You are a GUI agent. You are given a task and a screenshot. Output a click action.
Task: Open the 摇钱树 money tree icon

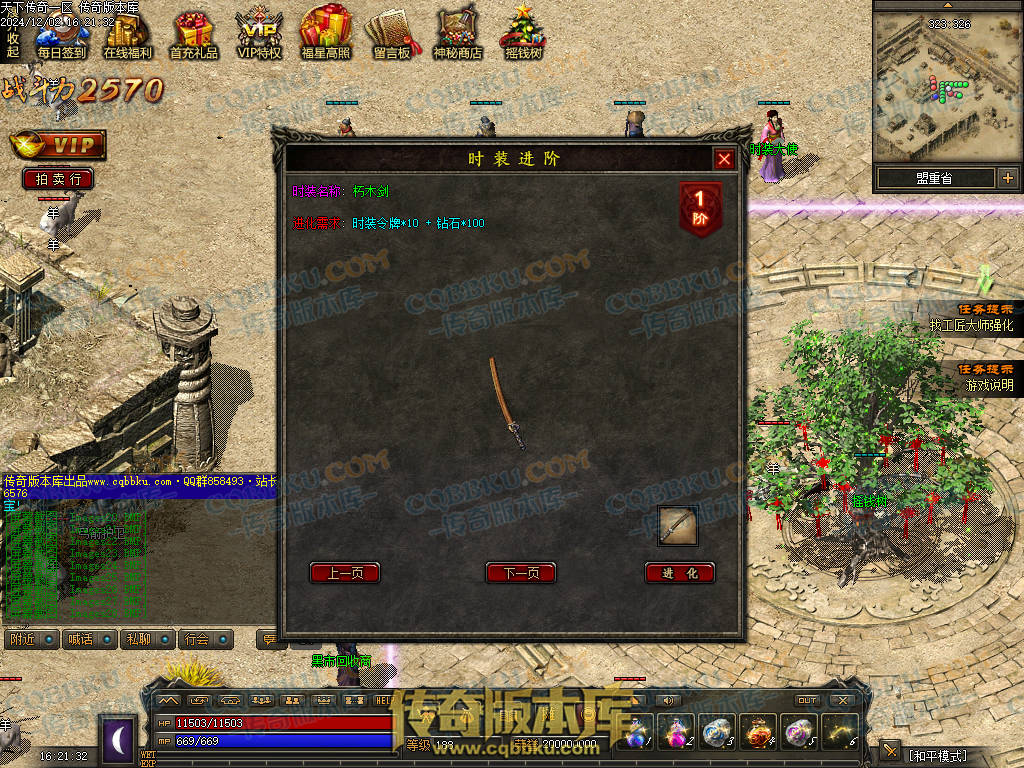coord(523,37)
